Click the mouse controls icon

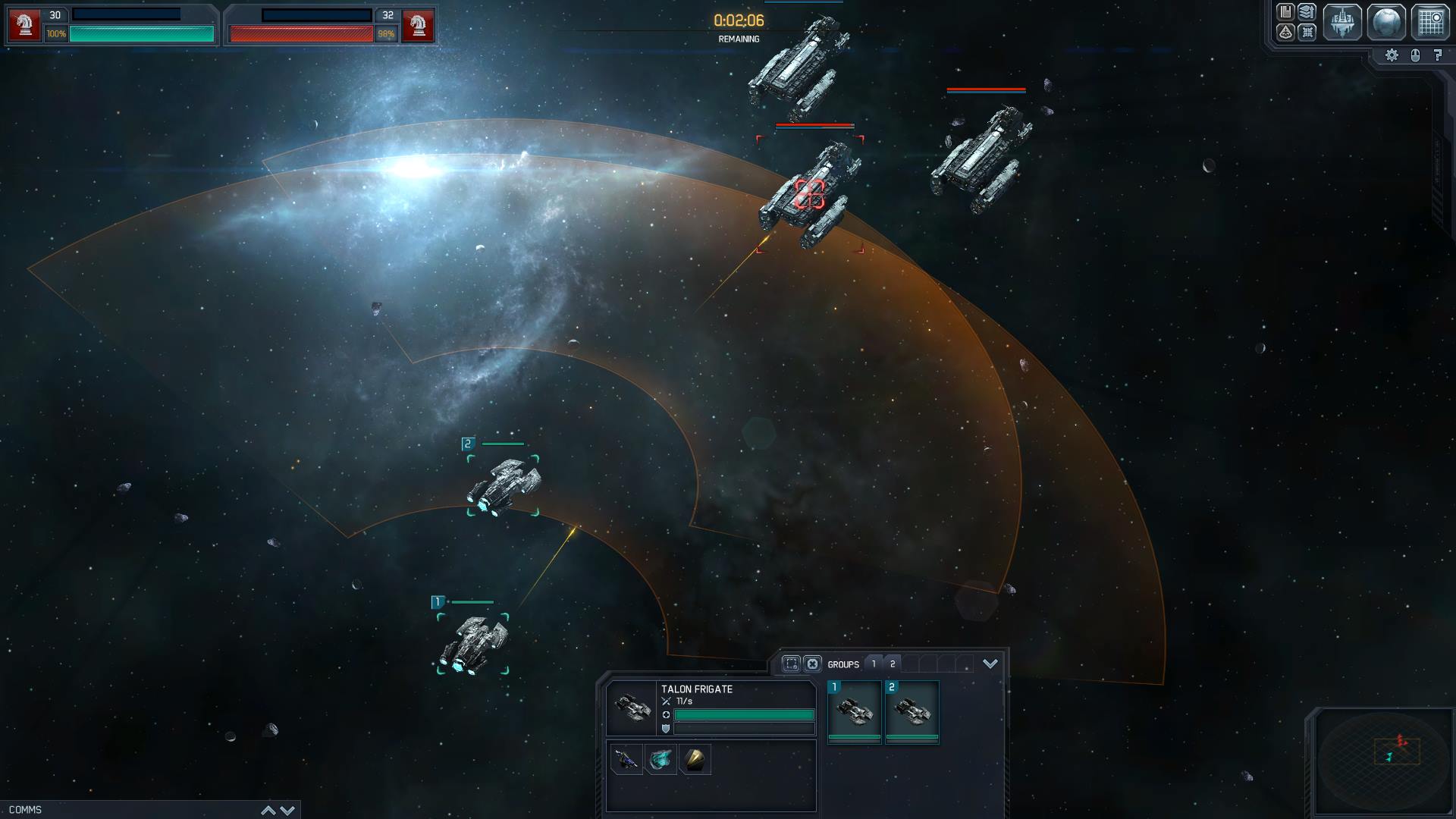(x=1415, y=55)
